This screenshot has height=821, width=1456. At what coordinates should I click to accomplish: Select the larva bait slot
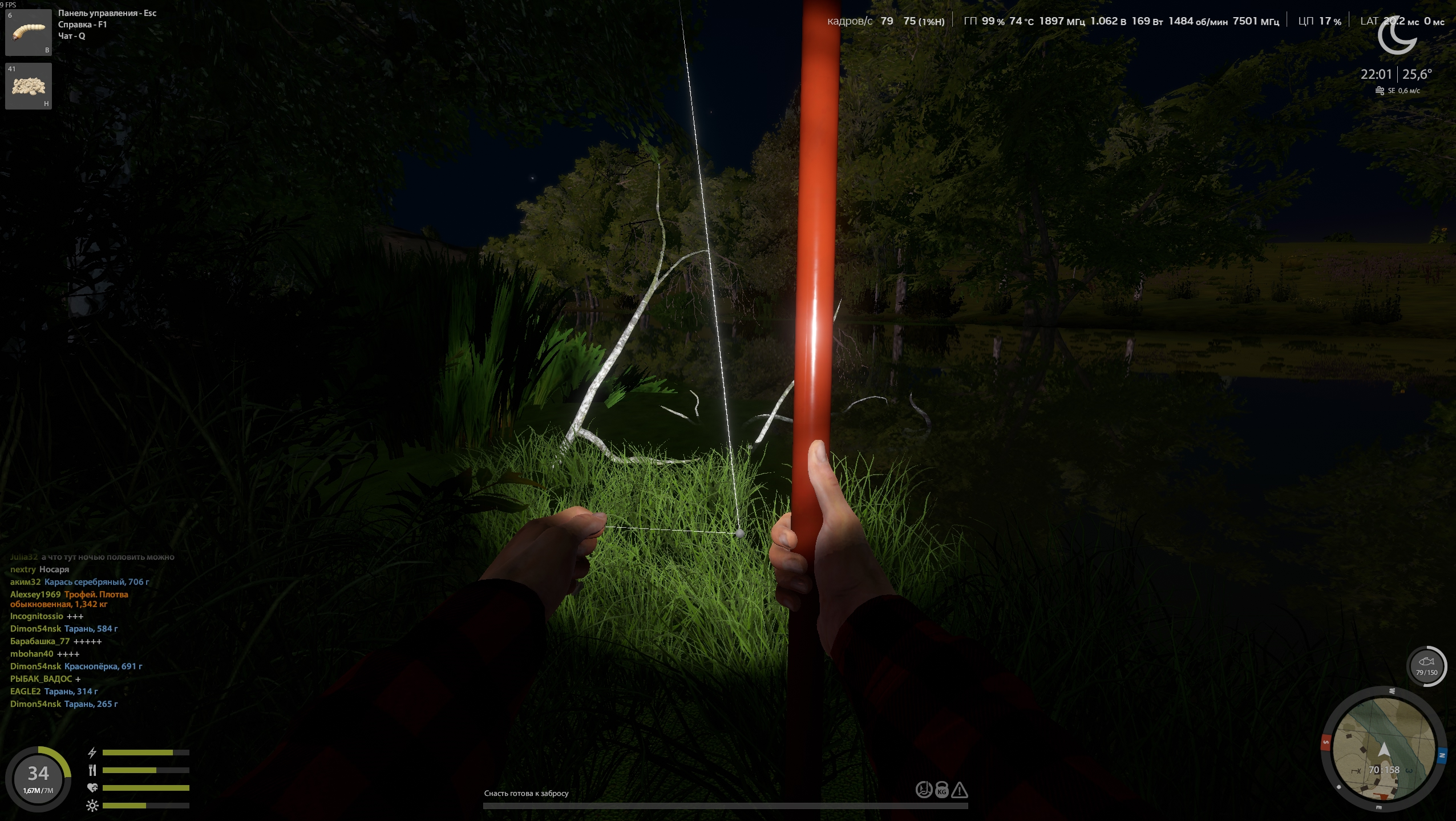pyautogui.click(x=29, y=33)
